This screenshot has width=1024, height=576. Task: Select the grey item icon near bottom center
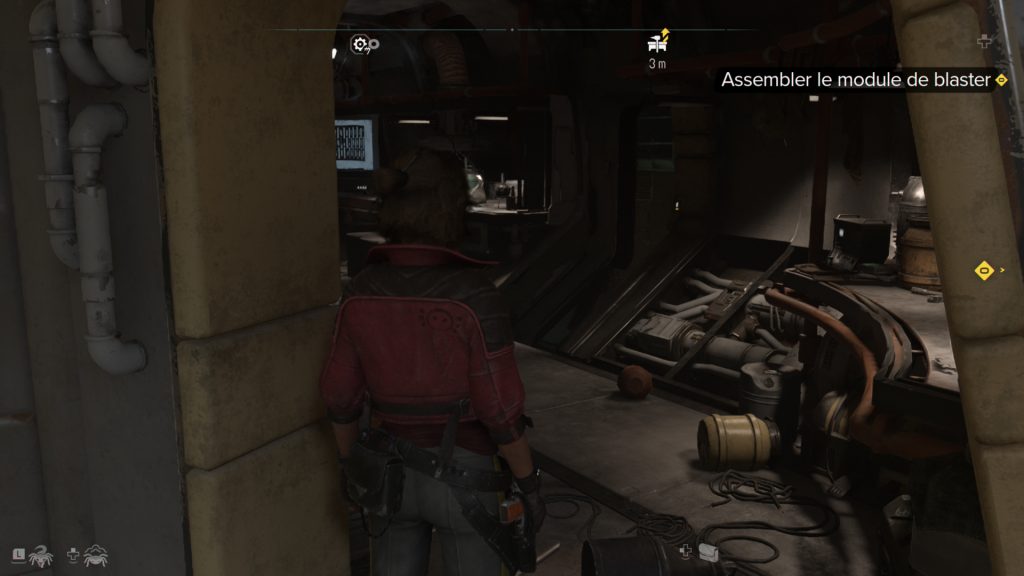pos(708,552)
